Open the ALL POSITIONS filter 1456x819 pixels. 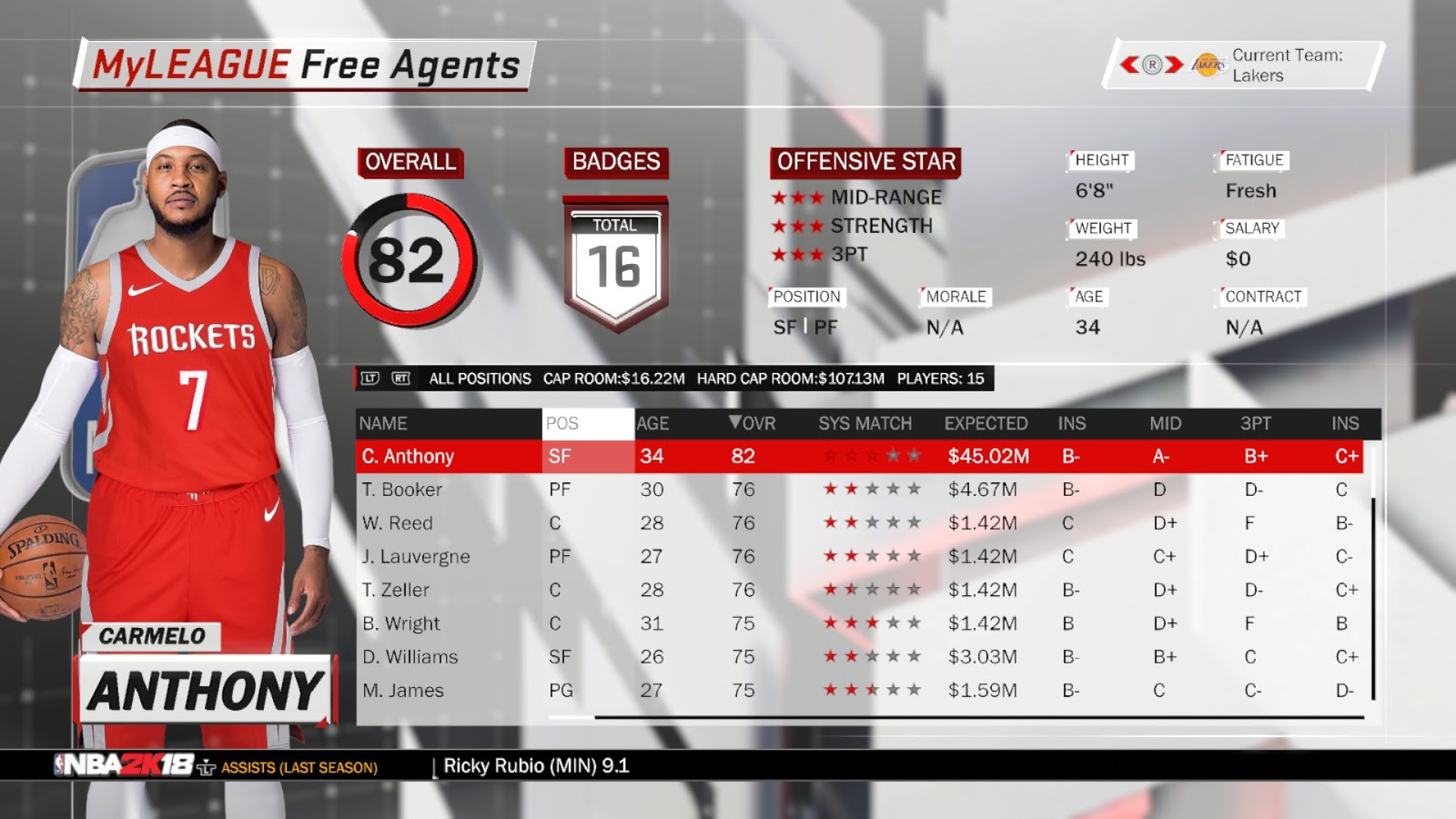point(480,379)
